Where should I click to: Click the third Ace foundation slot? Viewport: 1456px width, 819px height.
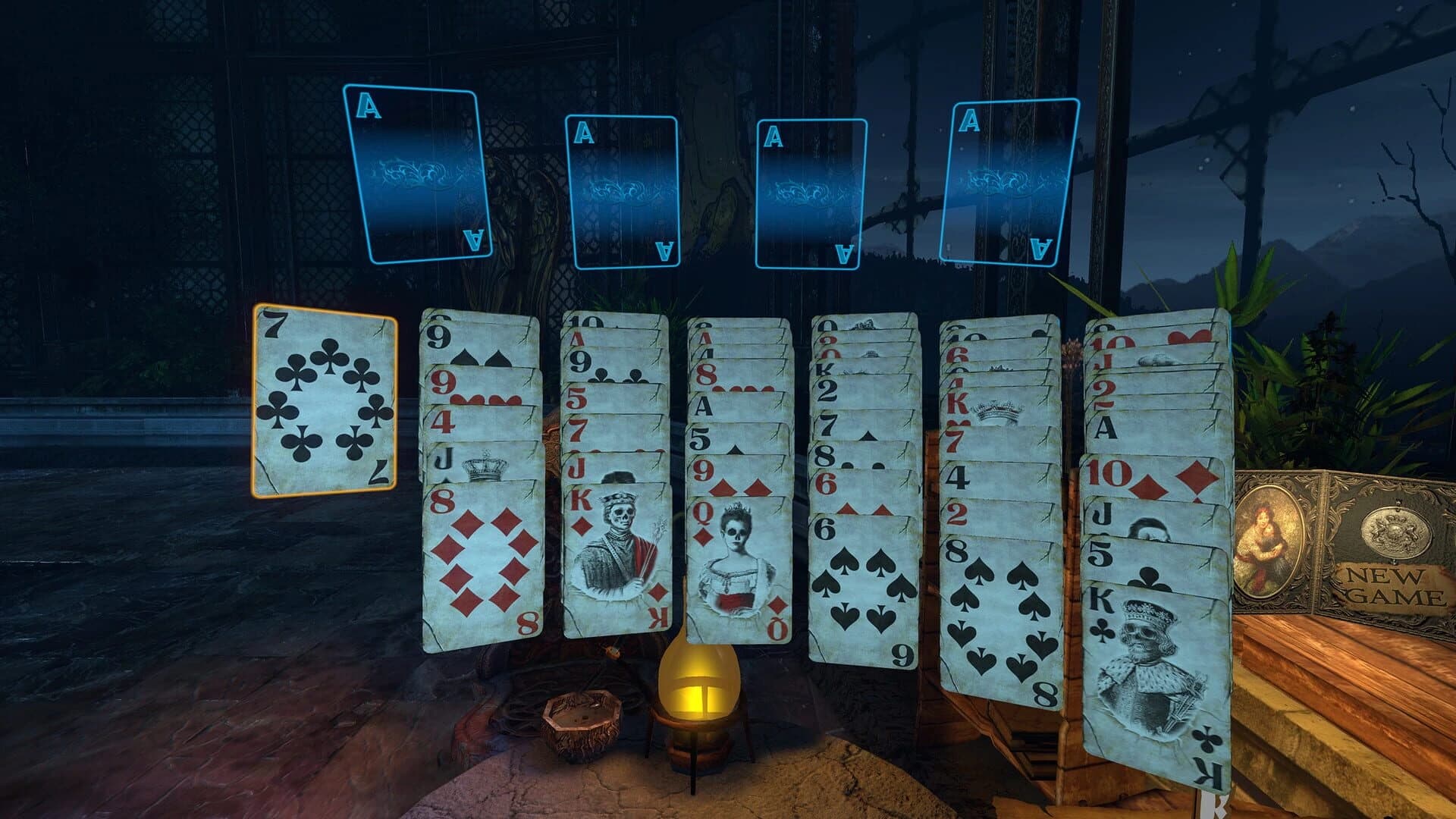(x=810, y=196)
